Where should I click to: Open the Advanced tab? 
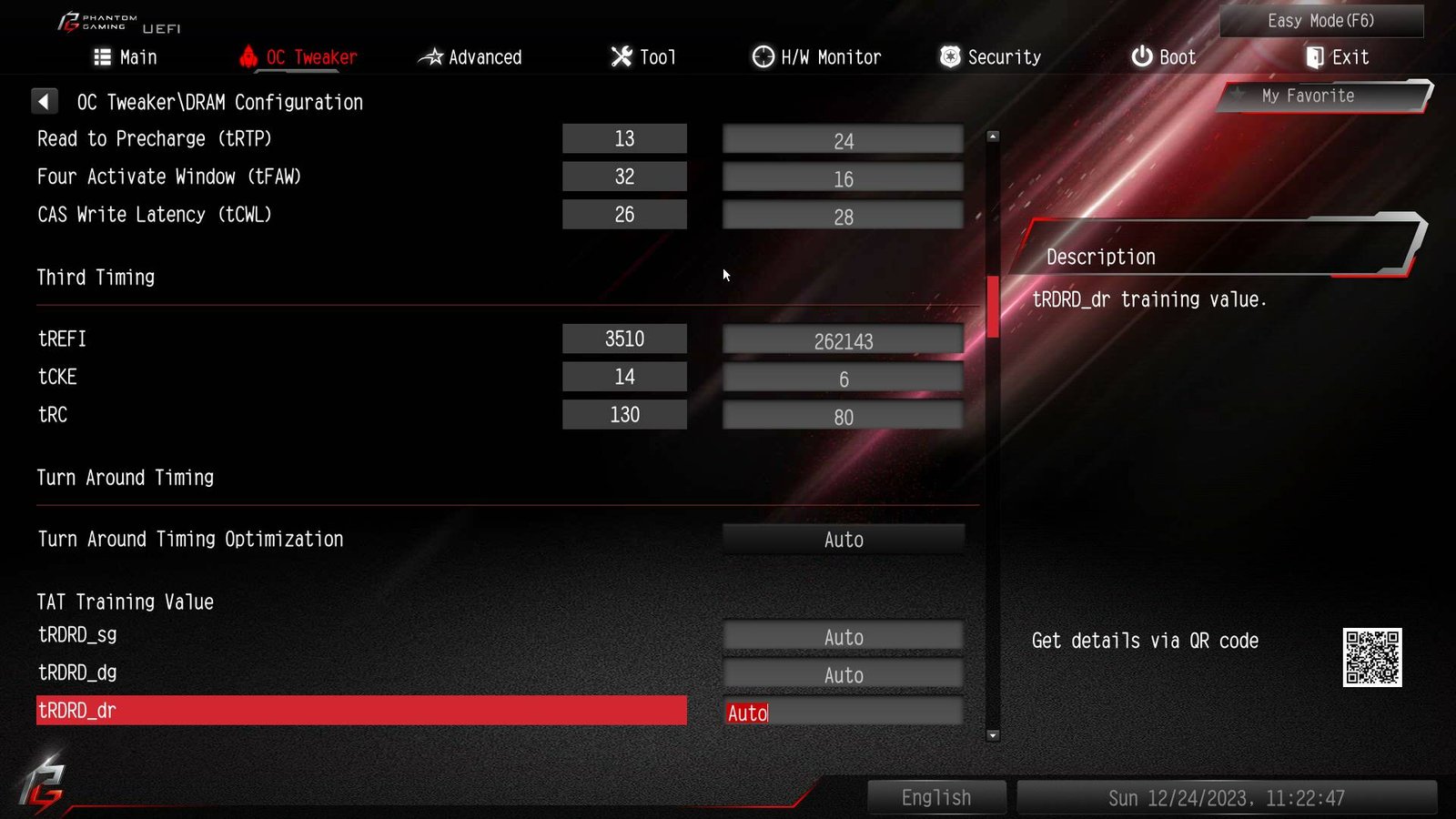coord(470,57)
